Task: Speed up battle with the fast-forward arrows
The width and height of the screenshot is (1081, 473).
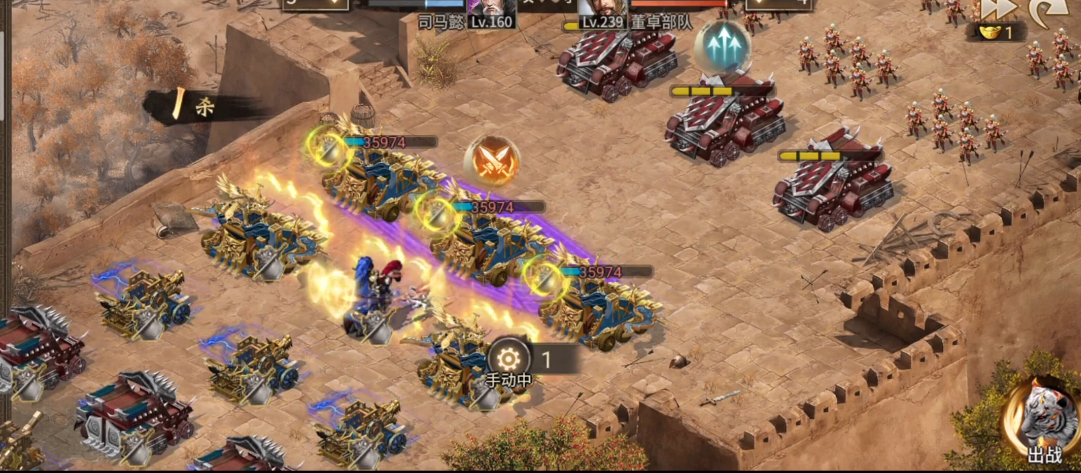Action: [997, 8]
